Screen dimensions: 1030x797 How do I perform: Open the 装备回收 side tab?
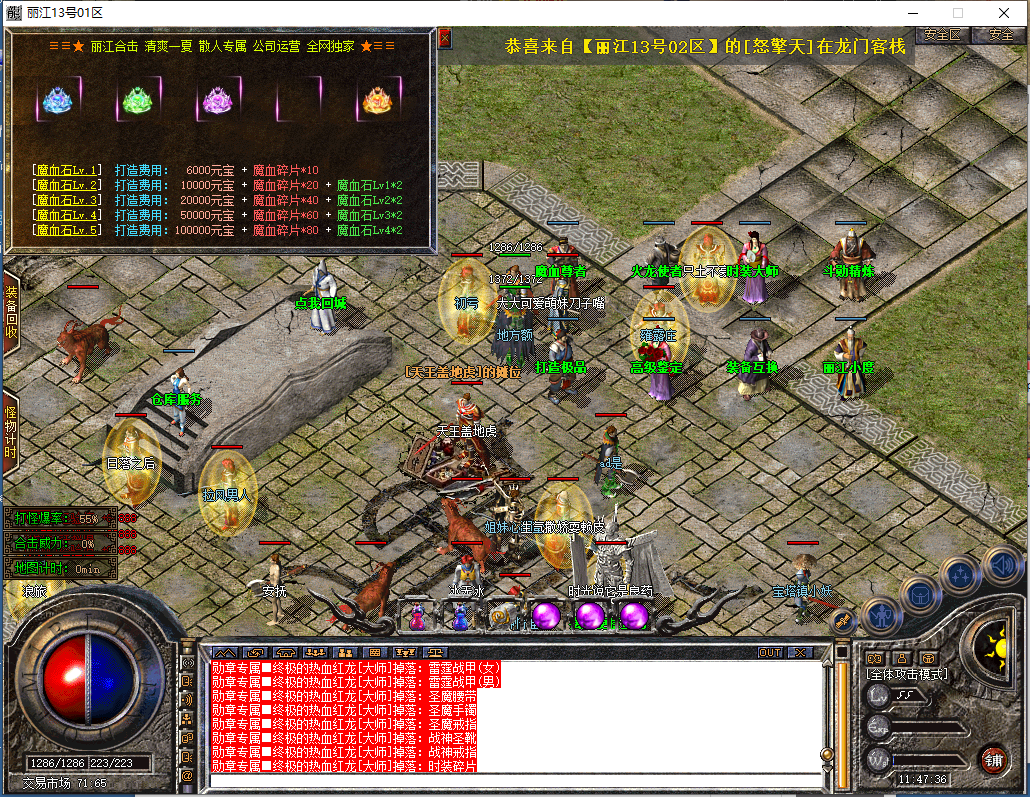[x=11, y=312]
